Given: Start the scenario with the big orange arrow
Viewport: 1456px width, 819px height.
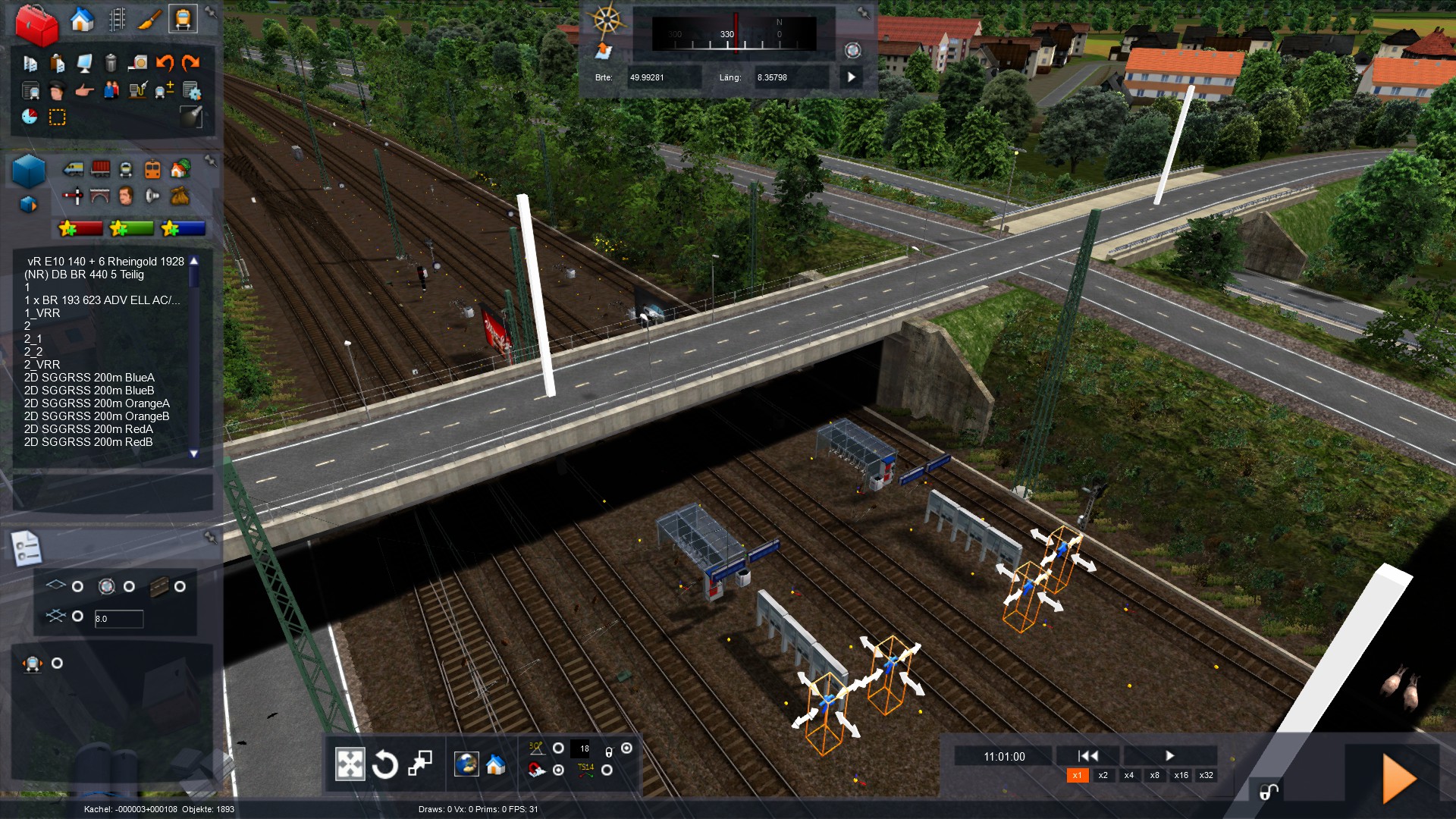Looking at the screenshot, I should (x=1399, y=777).
